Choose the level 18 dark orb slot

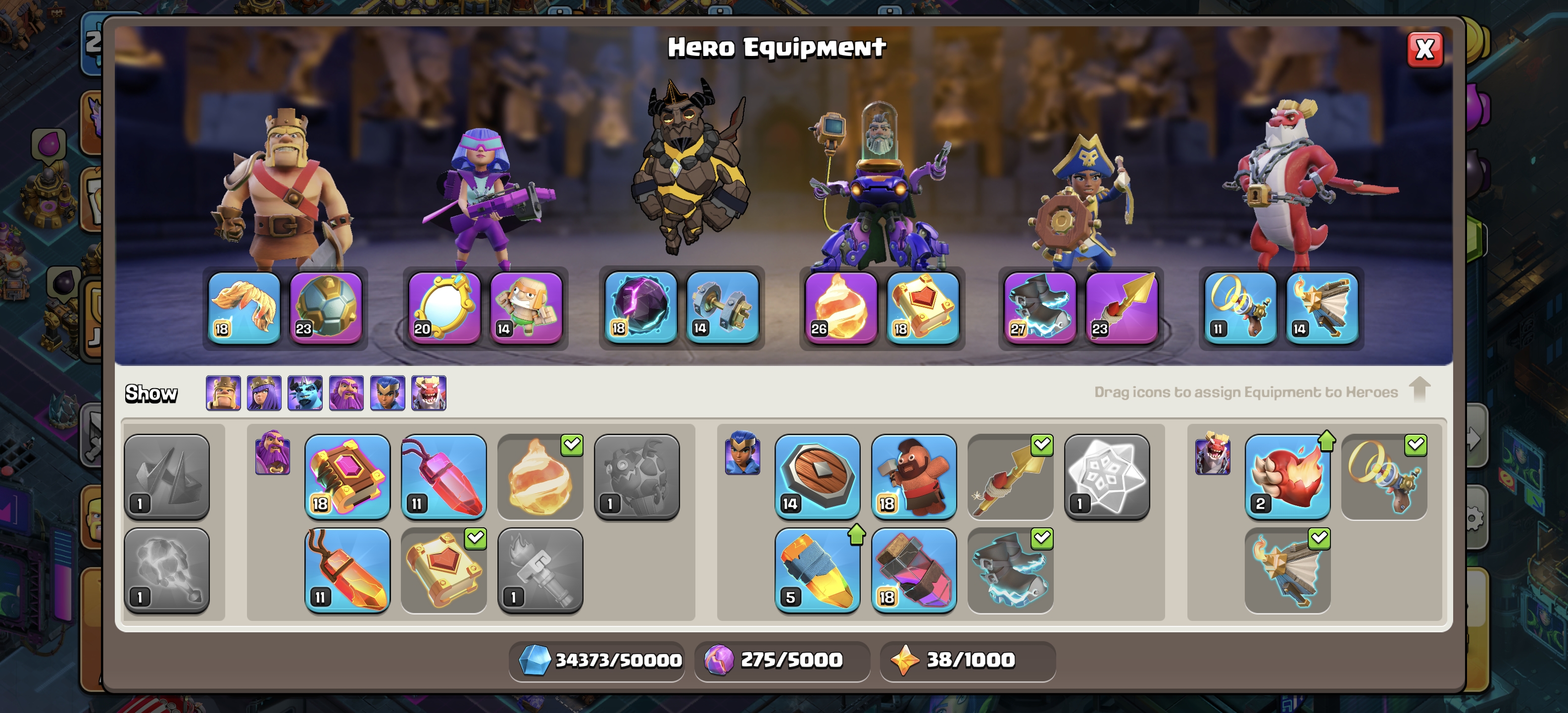coord(641,307)
